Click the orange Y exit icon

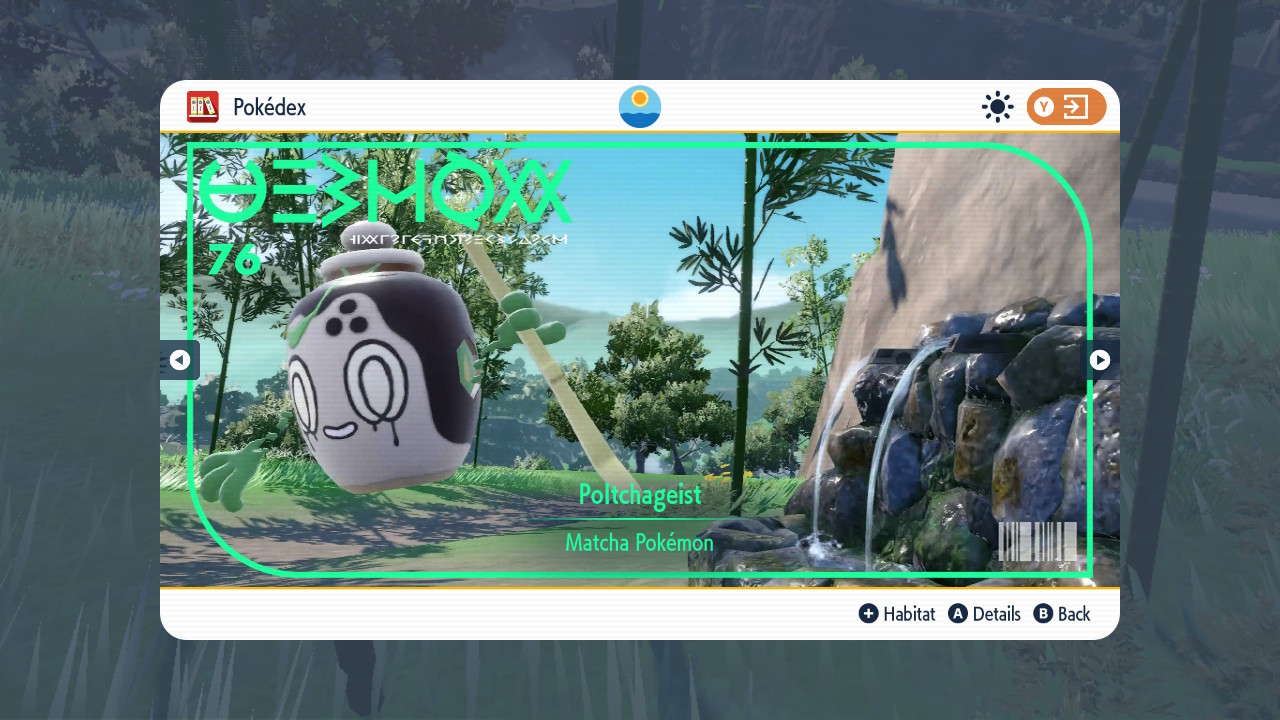[x=1066, y=107]
